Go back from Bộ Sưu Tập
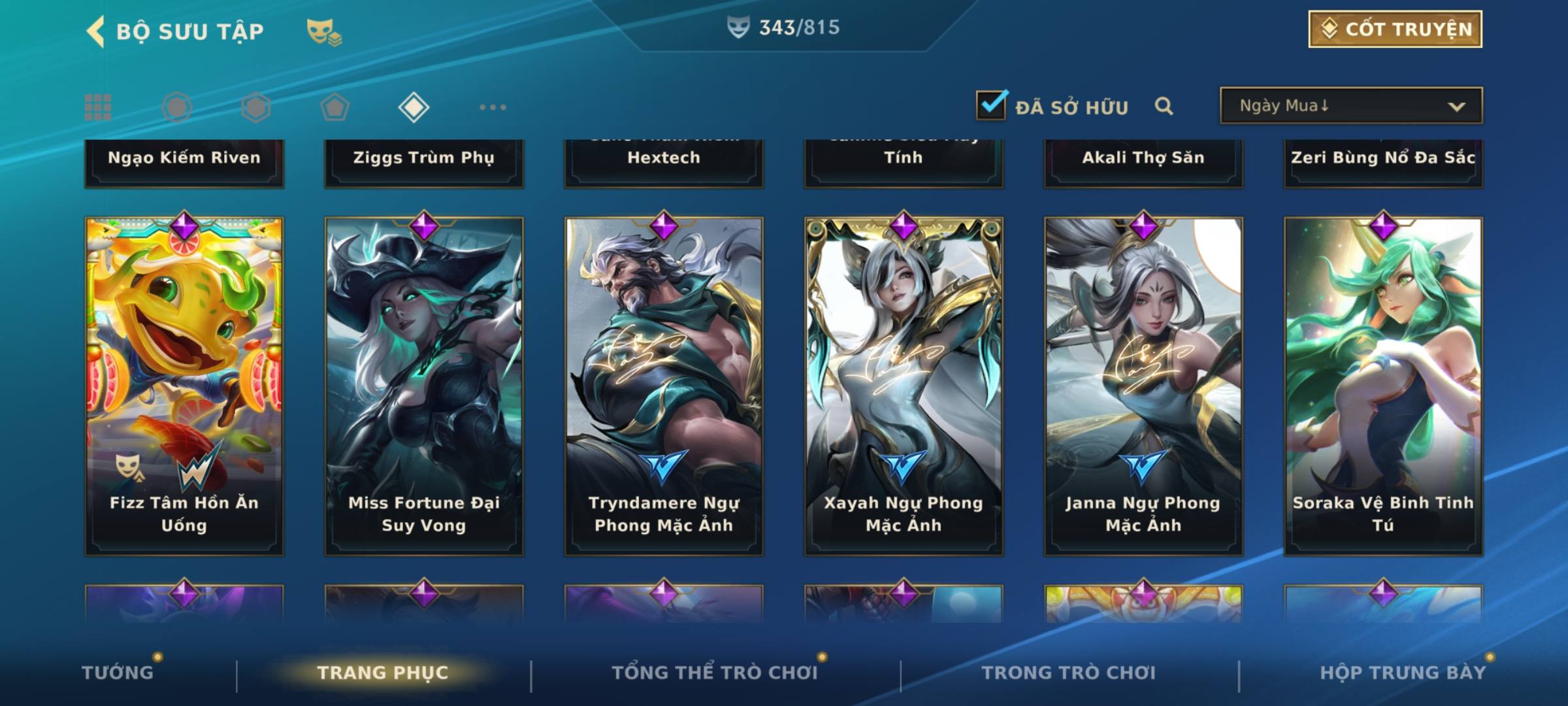This screenshot has height=706, width=1568. pos(97,31)
